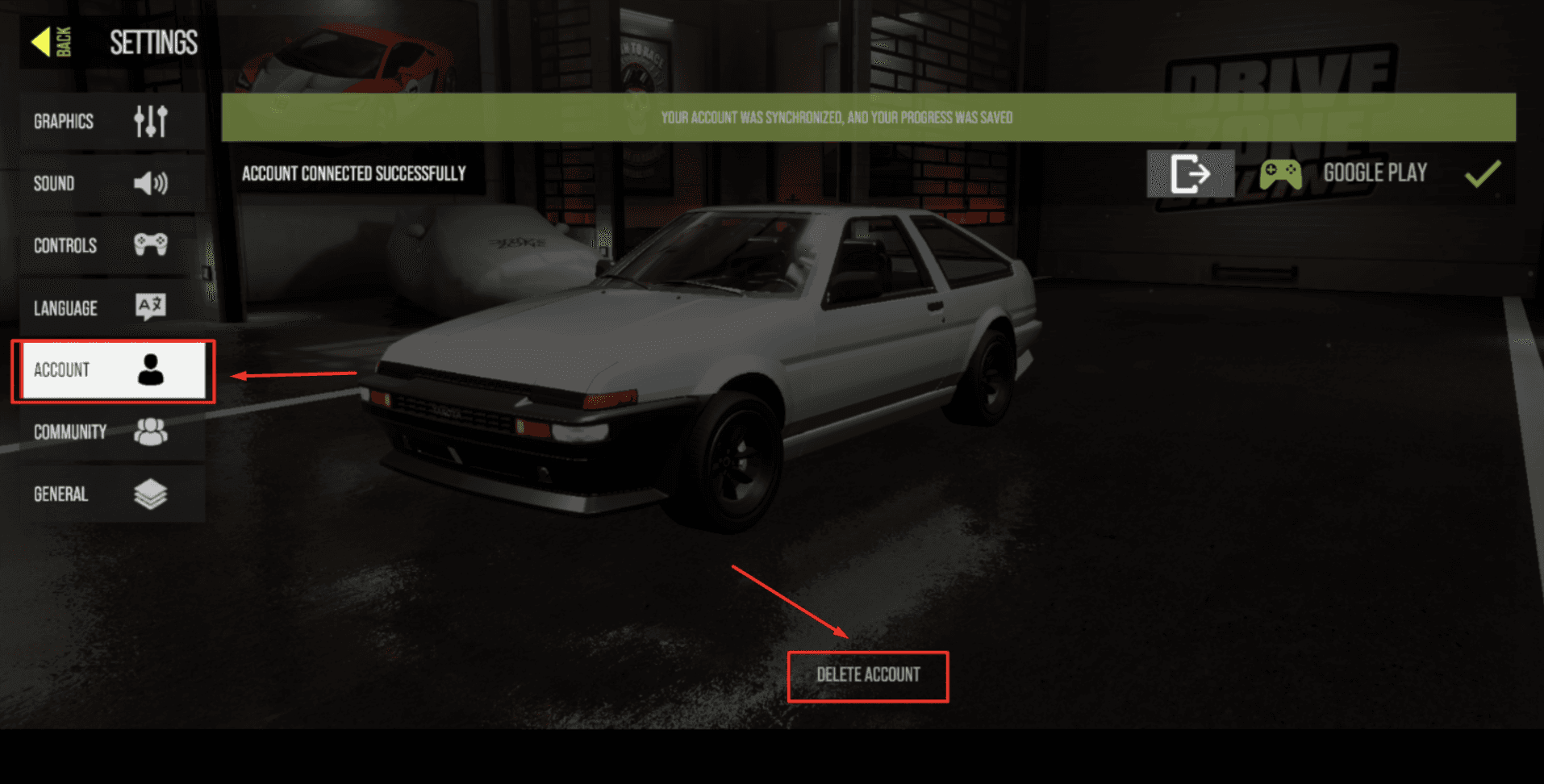Click the Delete Account button

click(868, 676)
